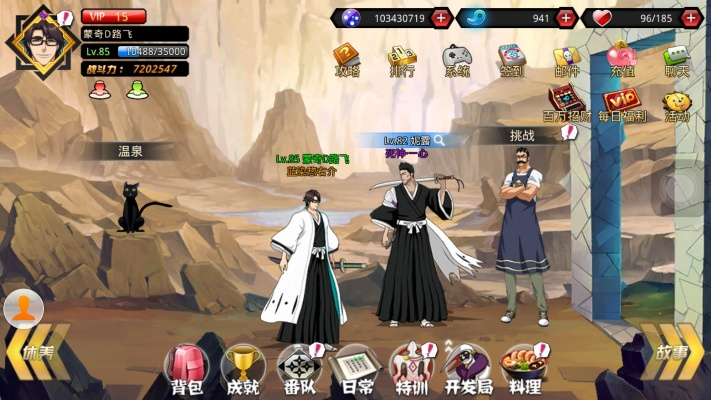View the 成就 achievements trophy

point(242,368)
